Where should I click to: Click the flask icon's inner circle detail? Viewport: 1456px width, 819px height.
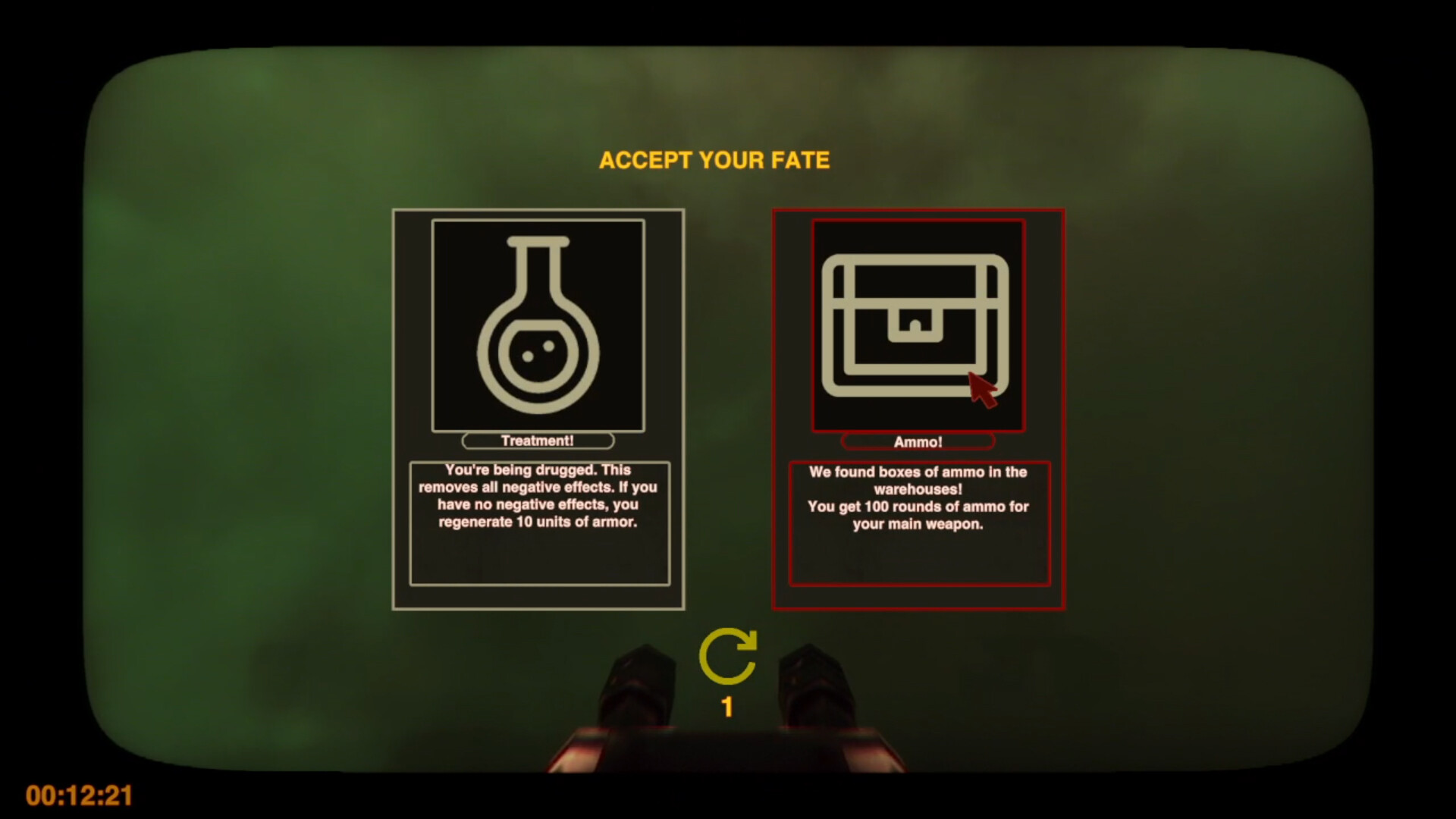tap(538, 353)
